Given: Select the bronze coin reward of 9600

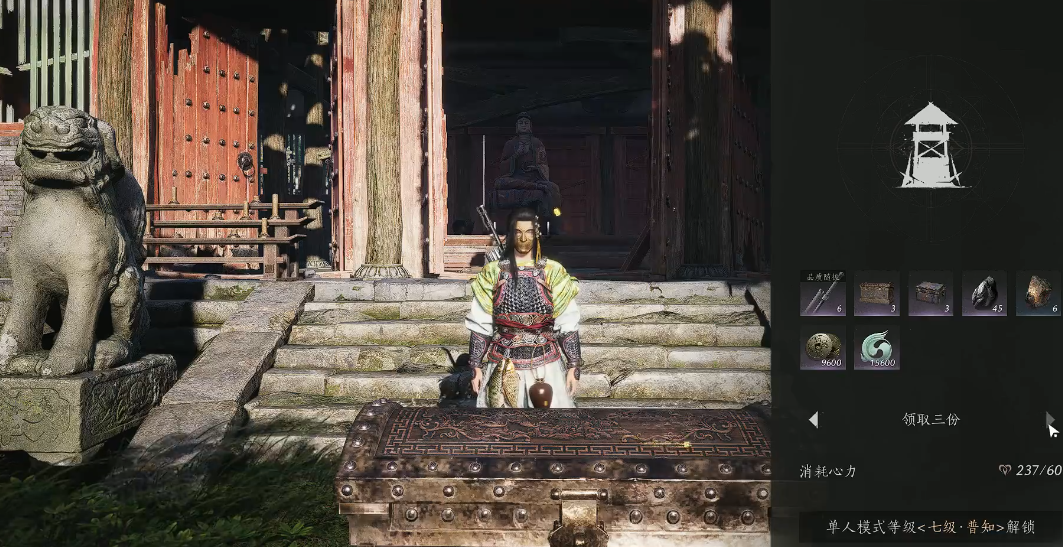Looking at the screenshot, I should pyautogui.click(x=822, y=348).
